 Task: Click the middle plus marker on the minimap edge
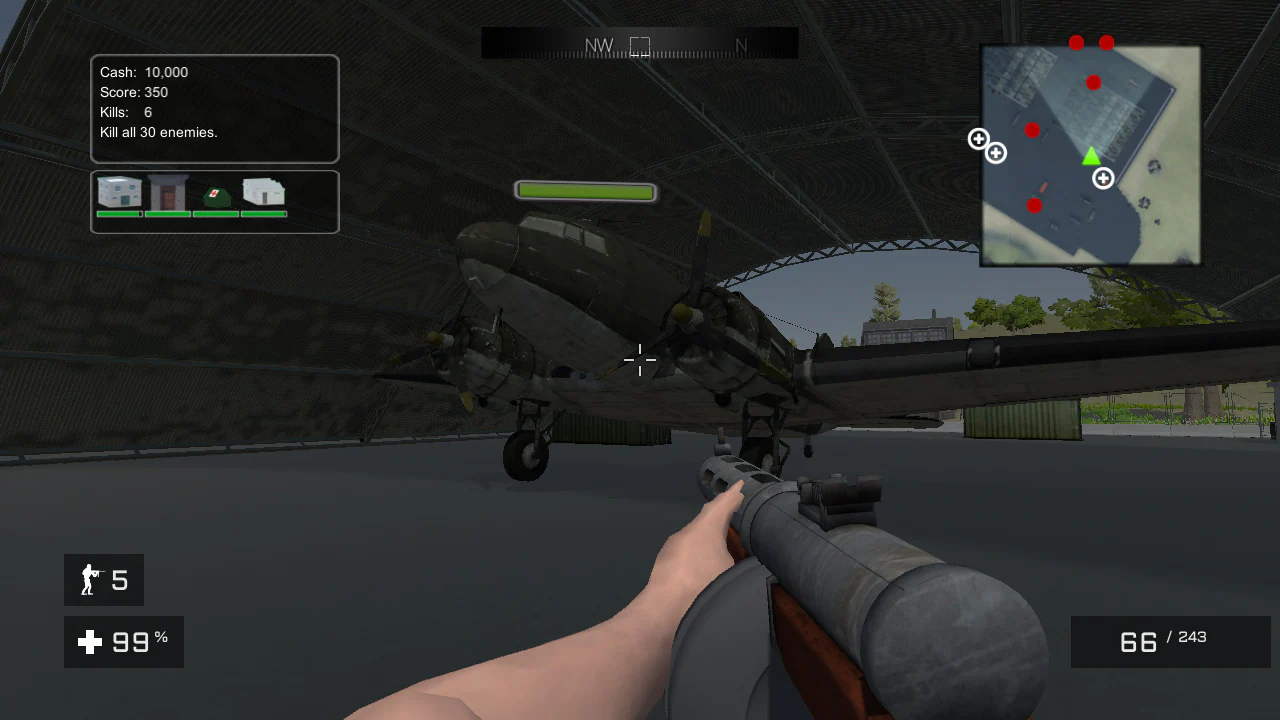[x=995, y=151]
